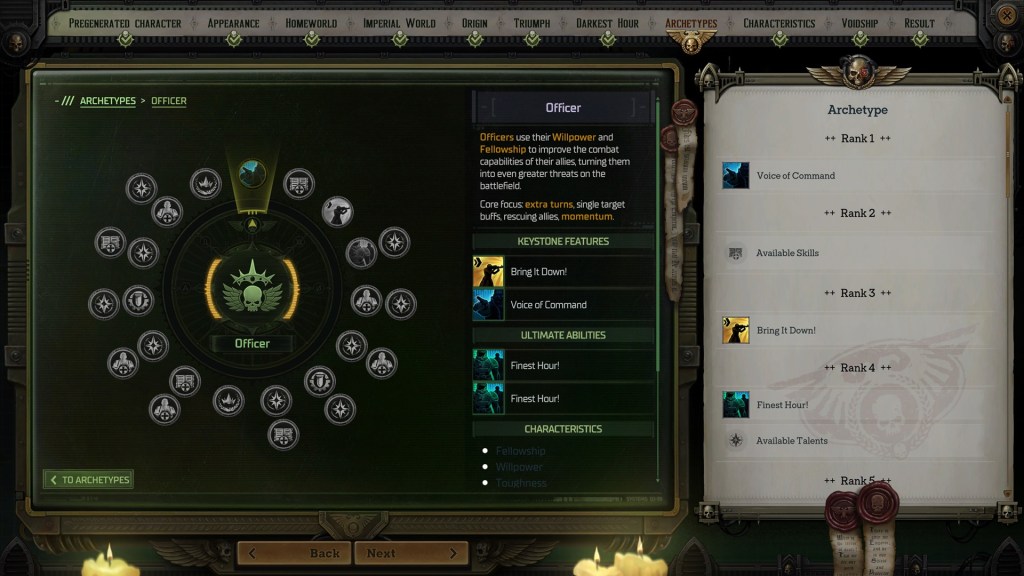
Task: Go back to the previous step
Action: click(x=295, y=553)
